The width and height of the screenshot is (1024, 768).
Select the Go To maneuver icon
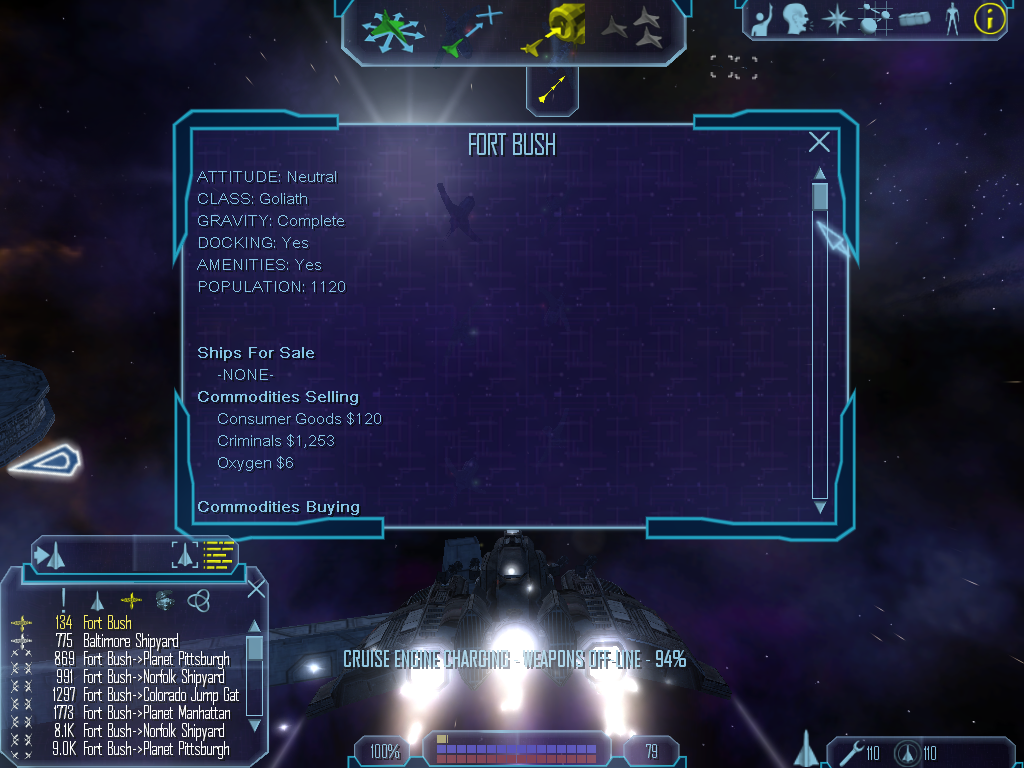(x=472, y=30)
